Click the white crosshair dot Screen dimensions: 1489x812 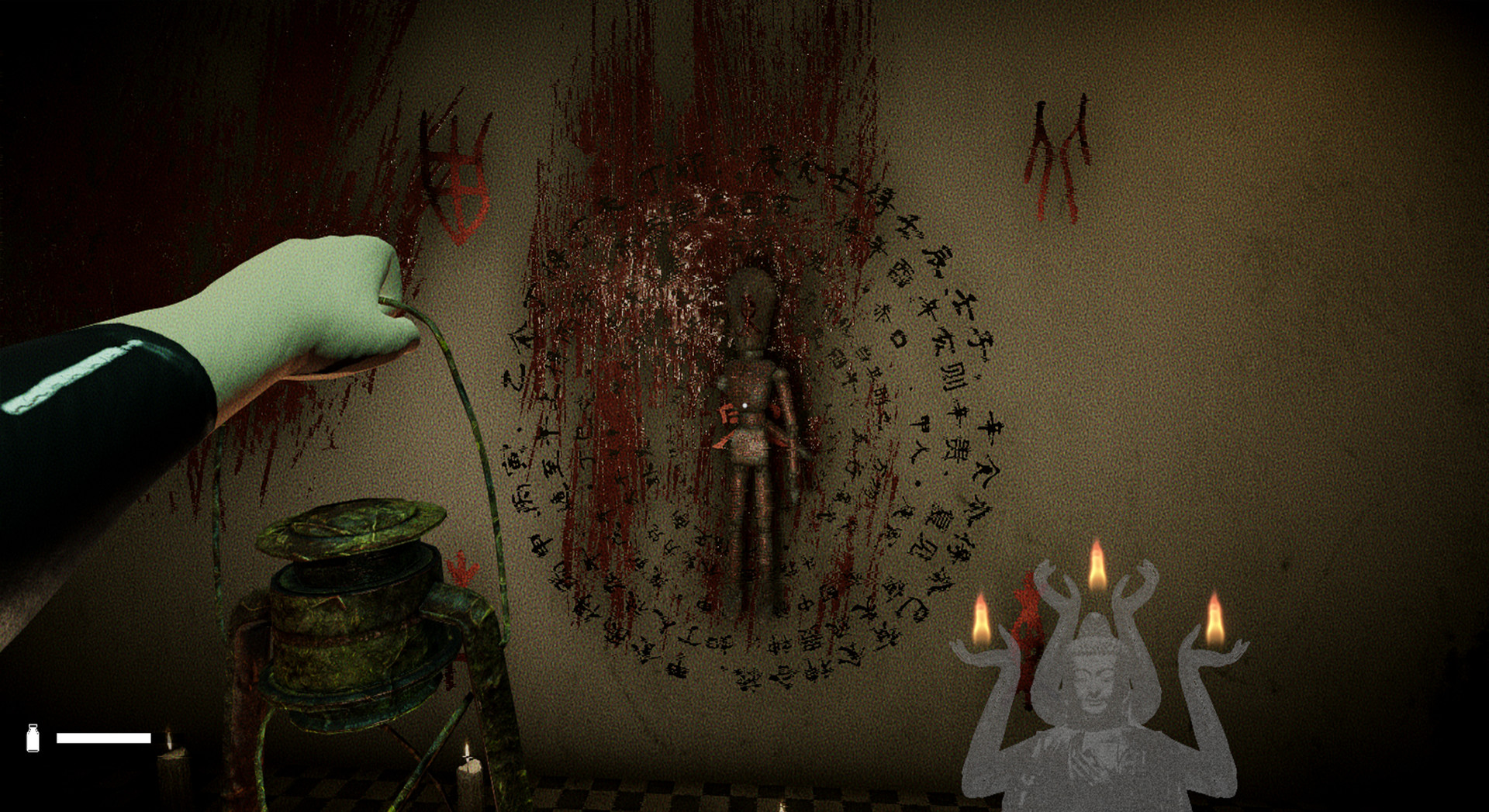pyautogui.click(x=743, y=404)
